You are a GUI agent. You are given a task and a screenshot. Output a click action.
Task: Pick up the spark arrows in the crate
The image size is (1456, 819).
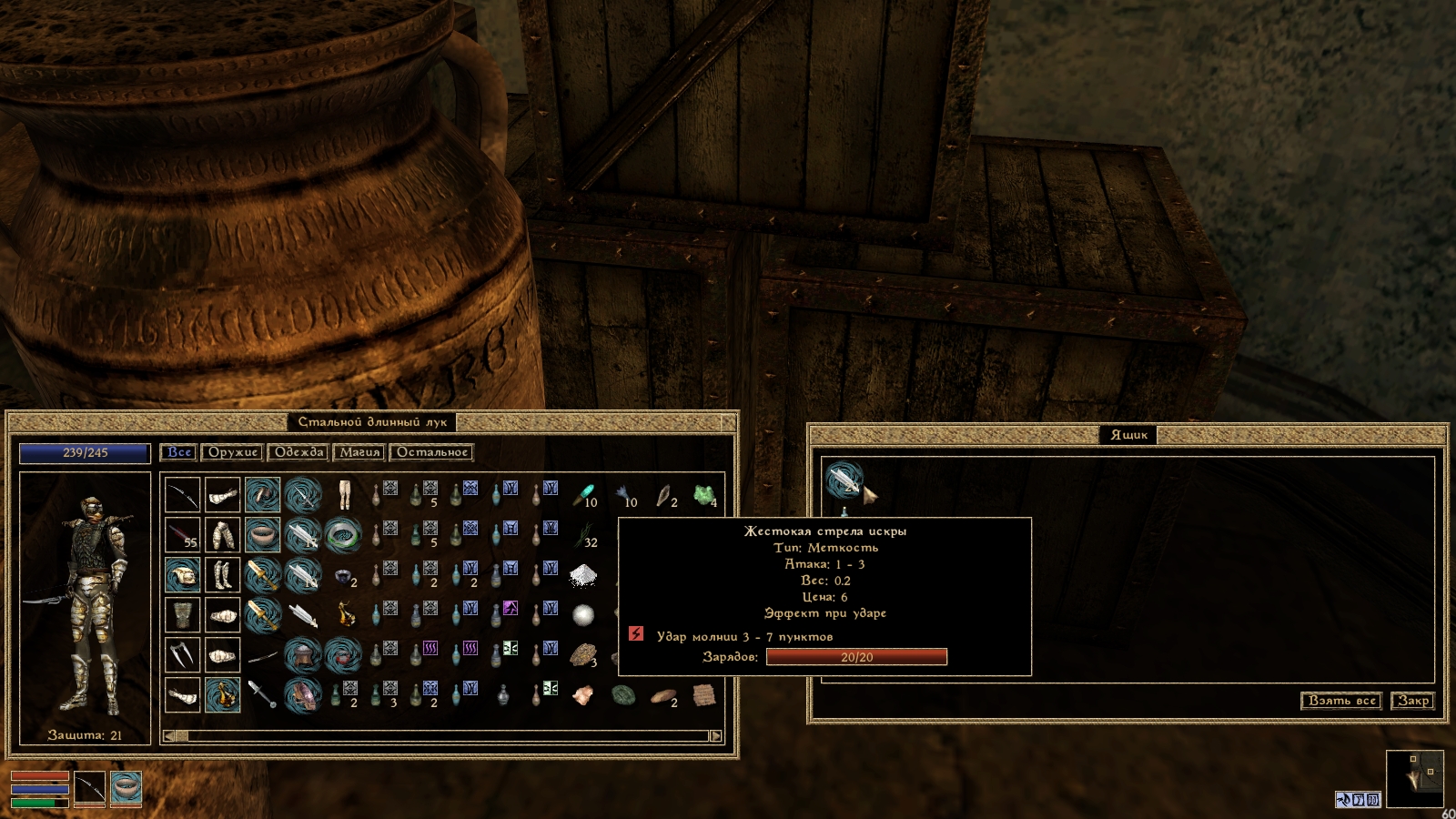(844, 480)
